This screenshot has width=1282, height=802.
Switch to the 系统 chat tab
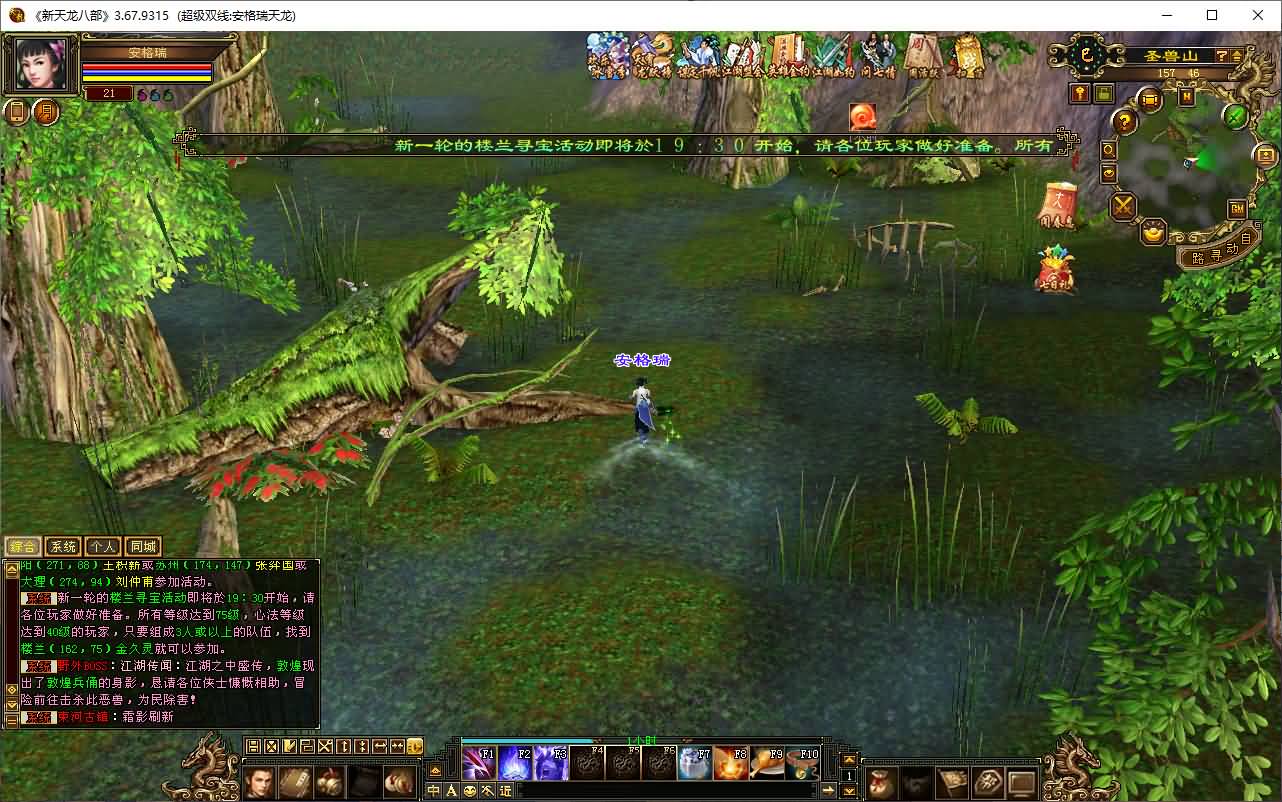pos(62,547)
